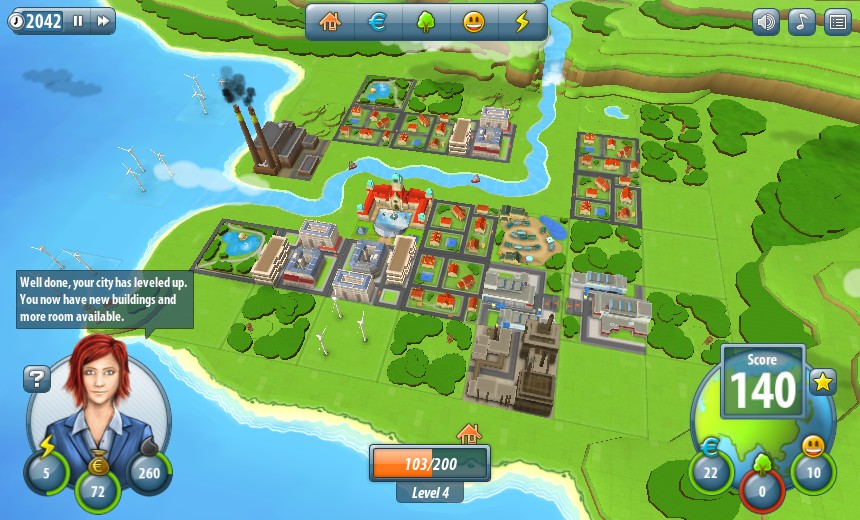Open the euro economy category

click(x=378, y=22)
